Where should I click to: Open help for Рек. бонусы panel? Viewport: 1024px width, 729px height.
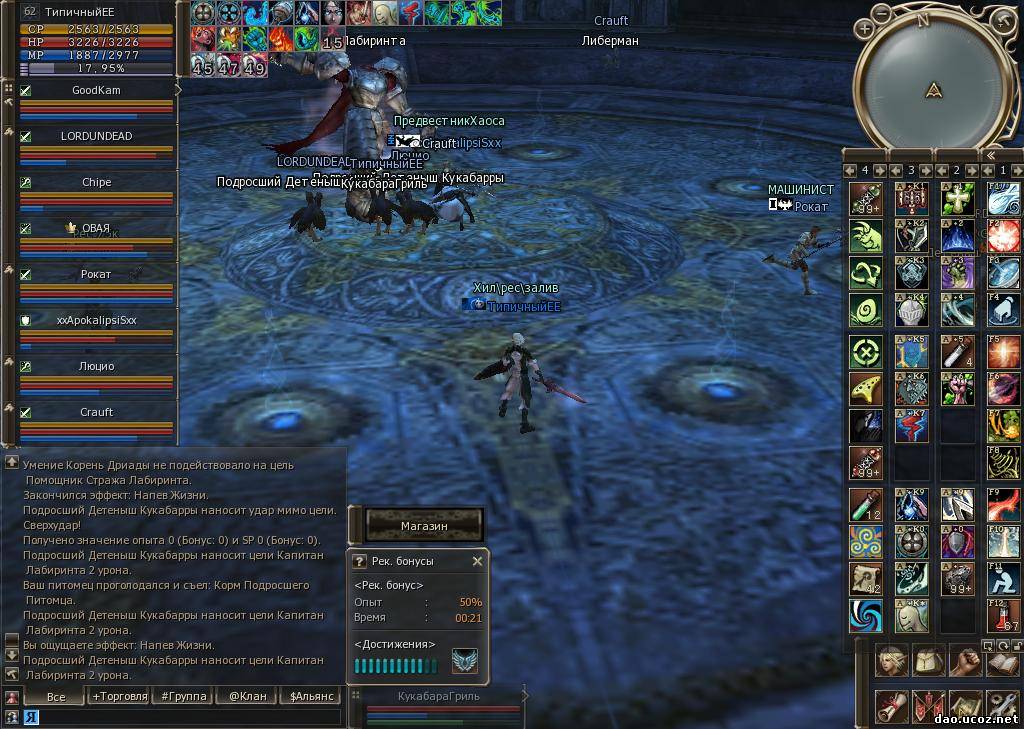[x=360, y=561]
